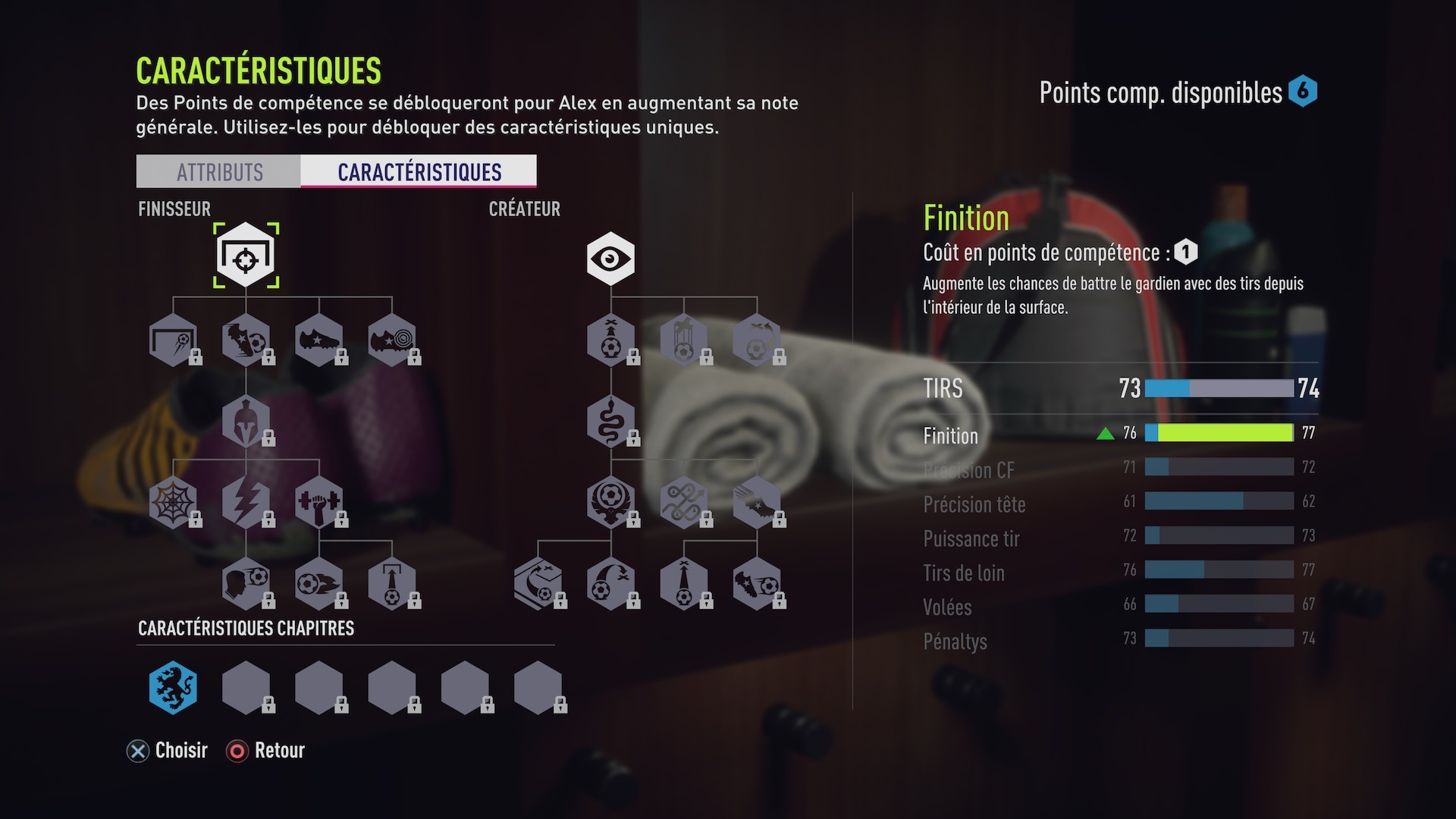
Task: Select the eye icon Créateur trait
Action: point(610,259)
